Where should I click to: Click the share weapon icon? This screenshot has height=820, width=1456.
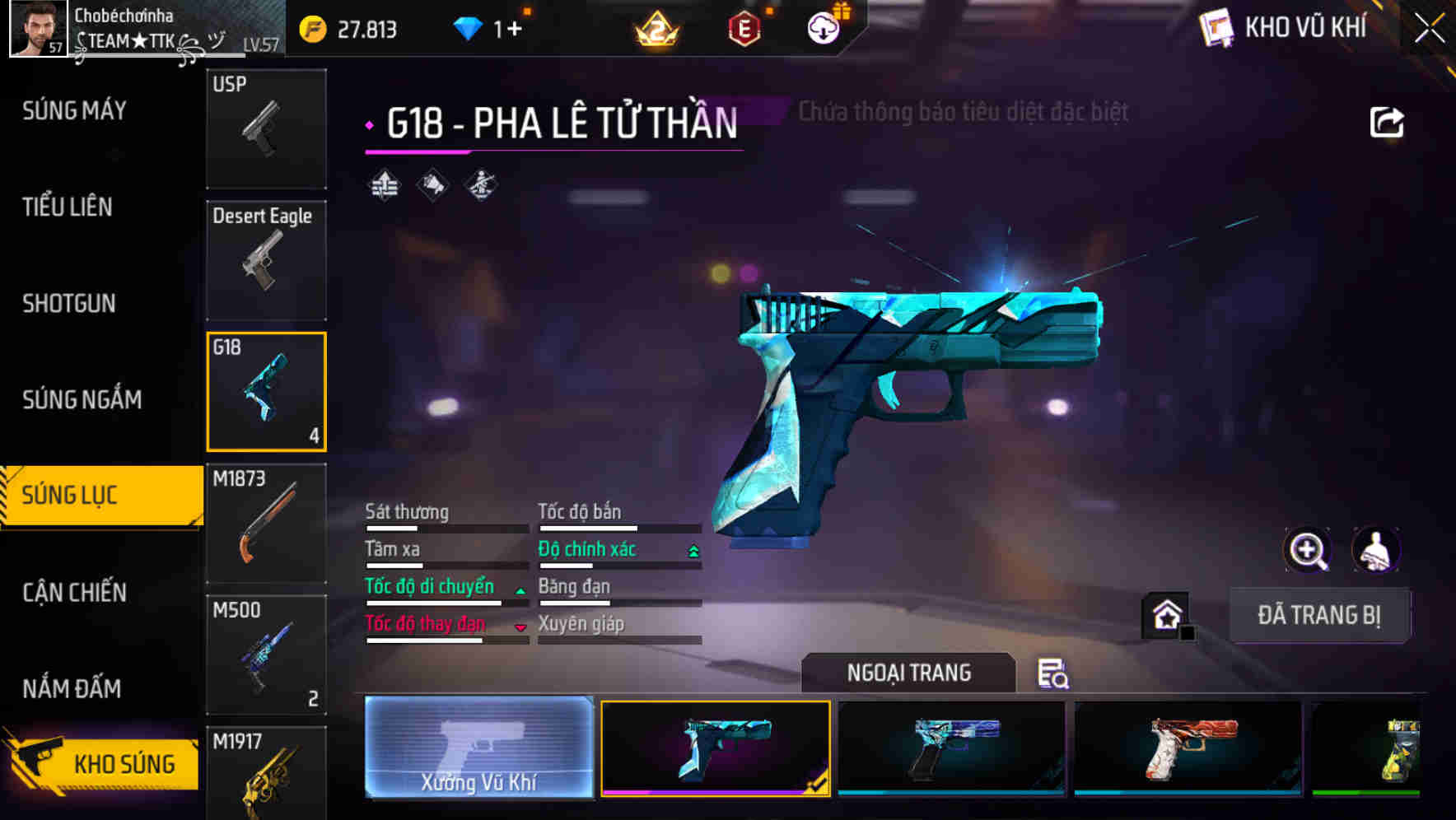click(x=1387, y=120)
